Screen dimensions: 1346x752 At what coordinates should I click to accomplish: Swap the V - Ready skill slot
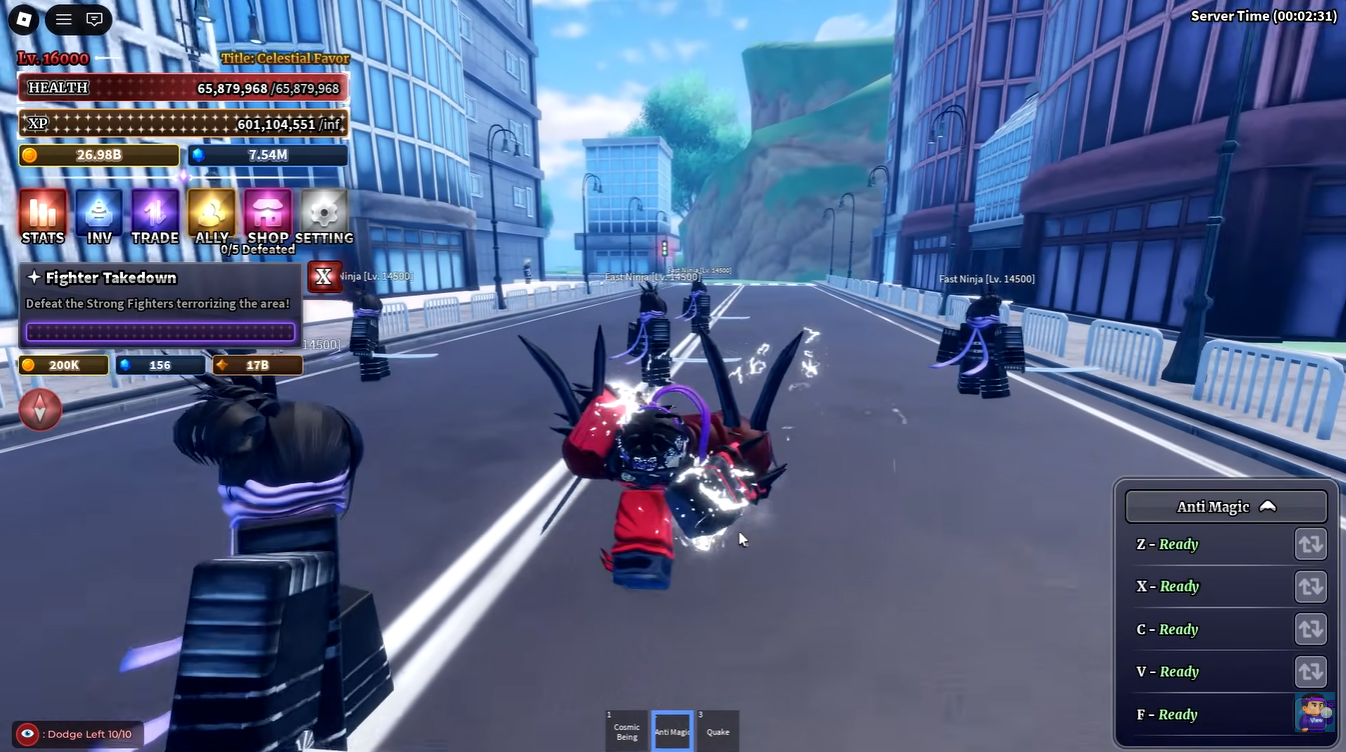pos(1310,671)
